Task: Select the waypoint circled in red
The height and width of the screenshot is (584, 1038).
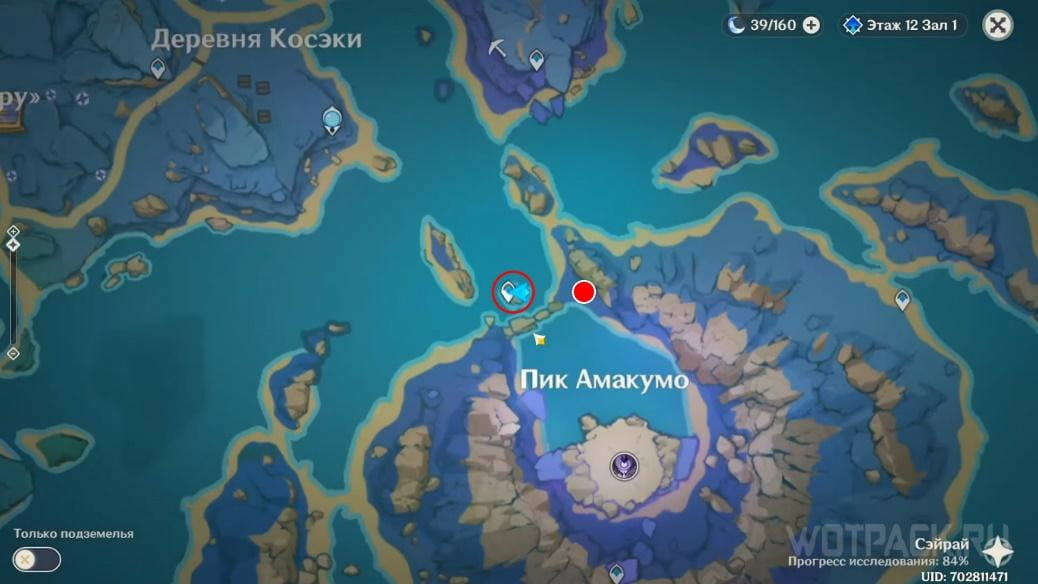Action: [510, 292]
